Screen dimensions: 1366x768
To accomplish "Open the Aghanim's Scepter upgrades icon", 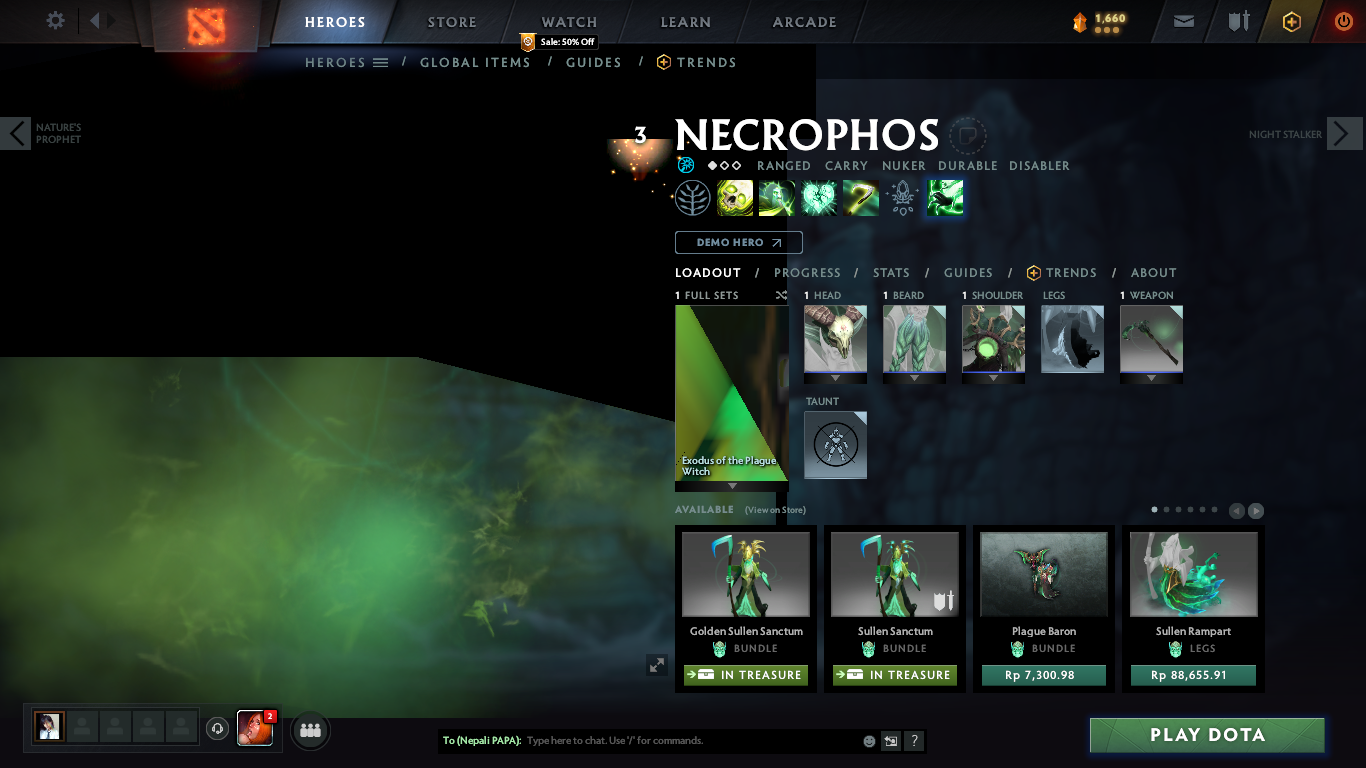I will pos(902,197).
